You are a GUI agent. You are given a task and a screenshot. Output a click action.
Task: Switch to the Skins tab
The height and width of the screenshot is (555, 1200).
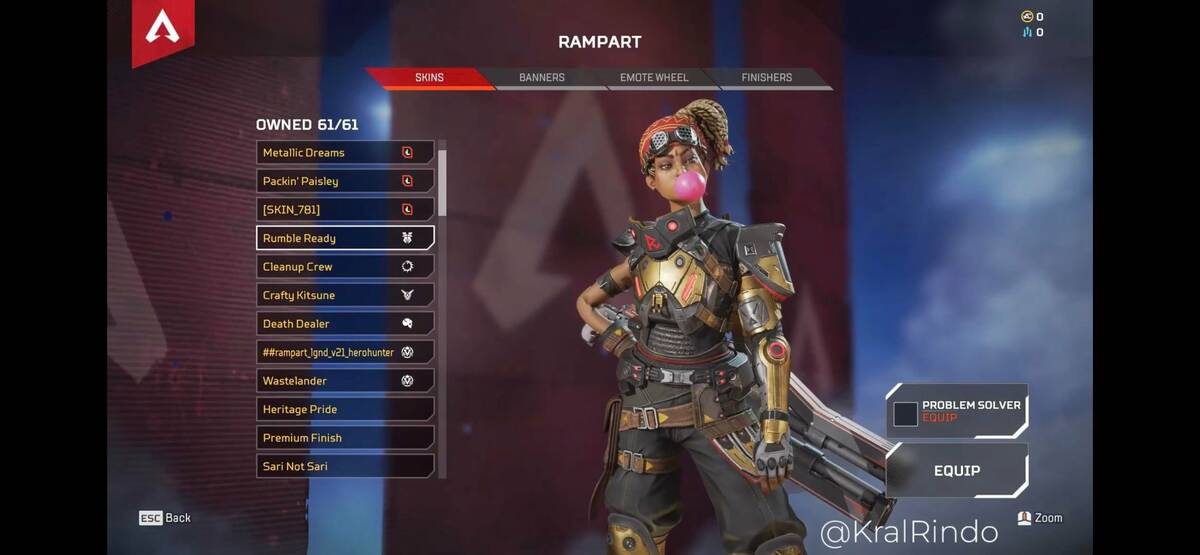point(430,78)
